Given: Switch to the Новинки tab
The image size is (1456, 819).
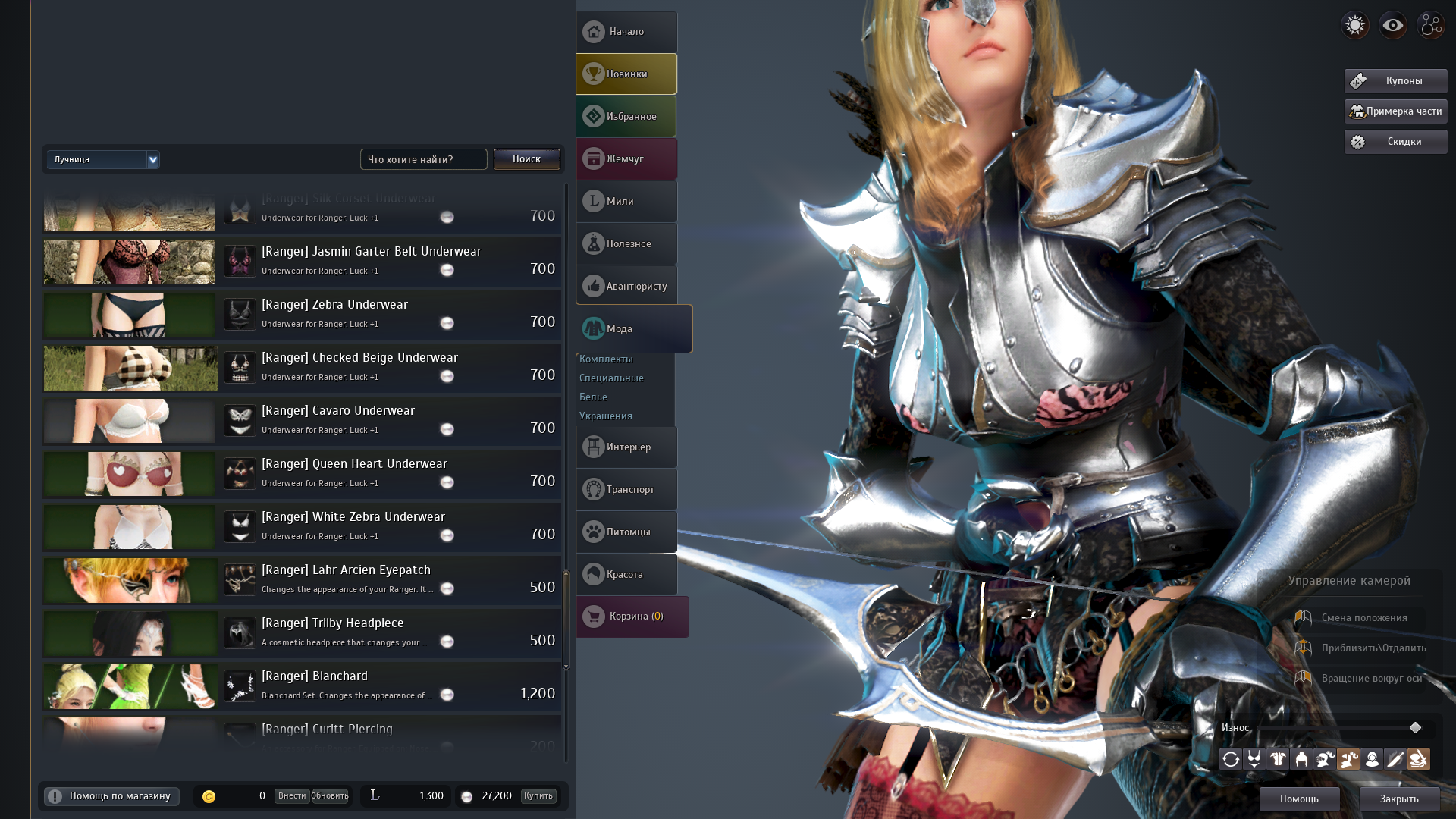Looking at the screenshot, I should 626,74.
